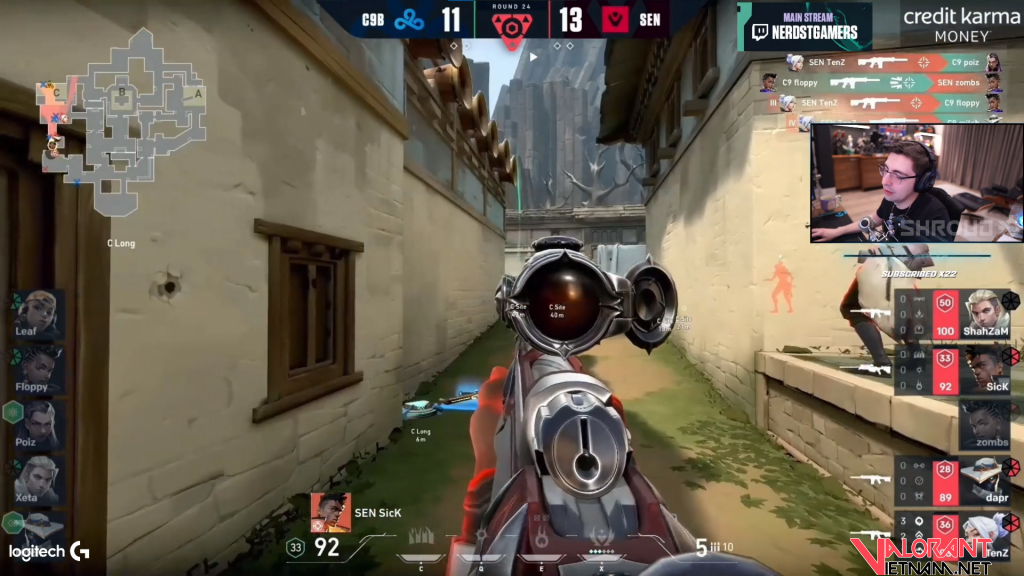This screenshot has height=576, width=1024.
Task: Open the NerdStGamers main stream banner
Action: (x=804, y=26)
